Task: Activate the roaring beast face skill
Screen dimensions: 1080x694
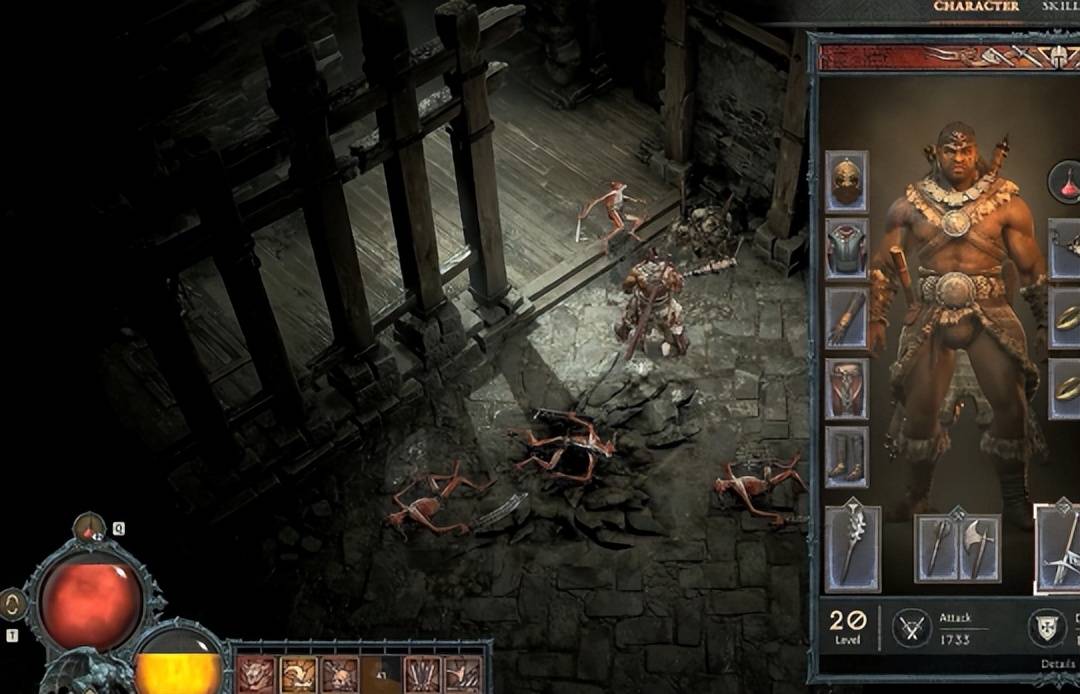Action: [x=256, y=673]
